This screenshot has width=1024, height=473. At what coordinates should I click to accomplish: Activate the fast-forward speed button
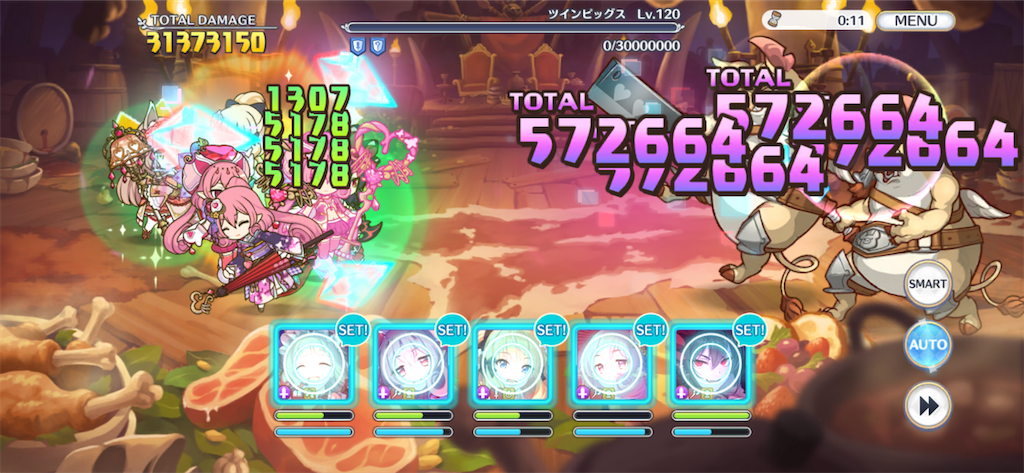(926, 405)
